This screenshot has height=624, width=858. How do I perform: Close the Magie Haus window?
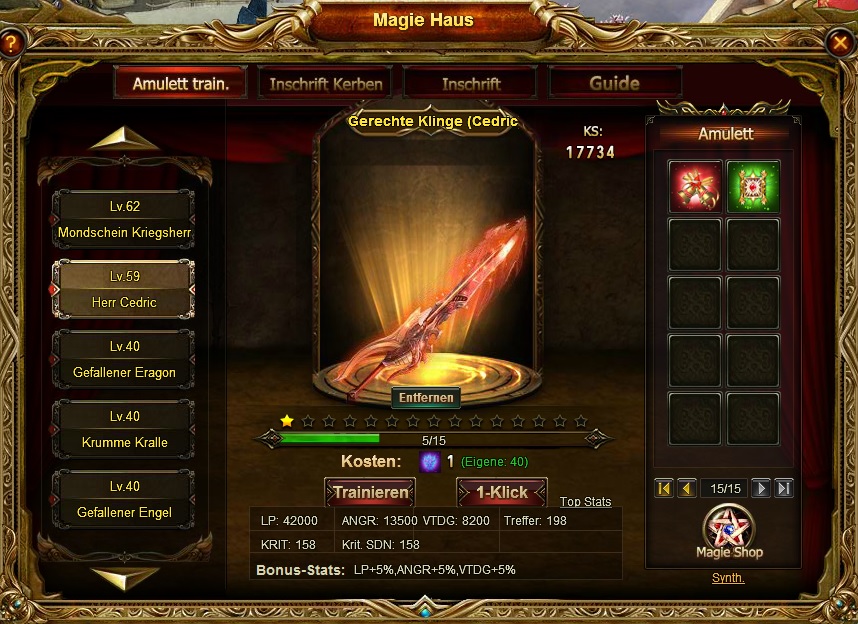839,42
